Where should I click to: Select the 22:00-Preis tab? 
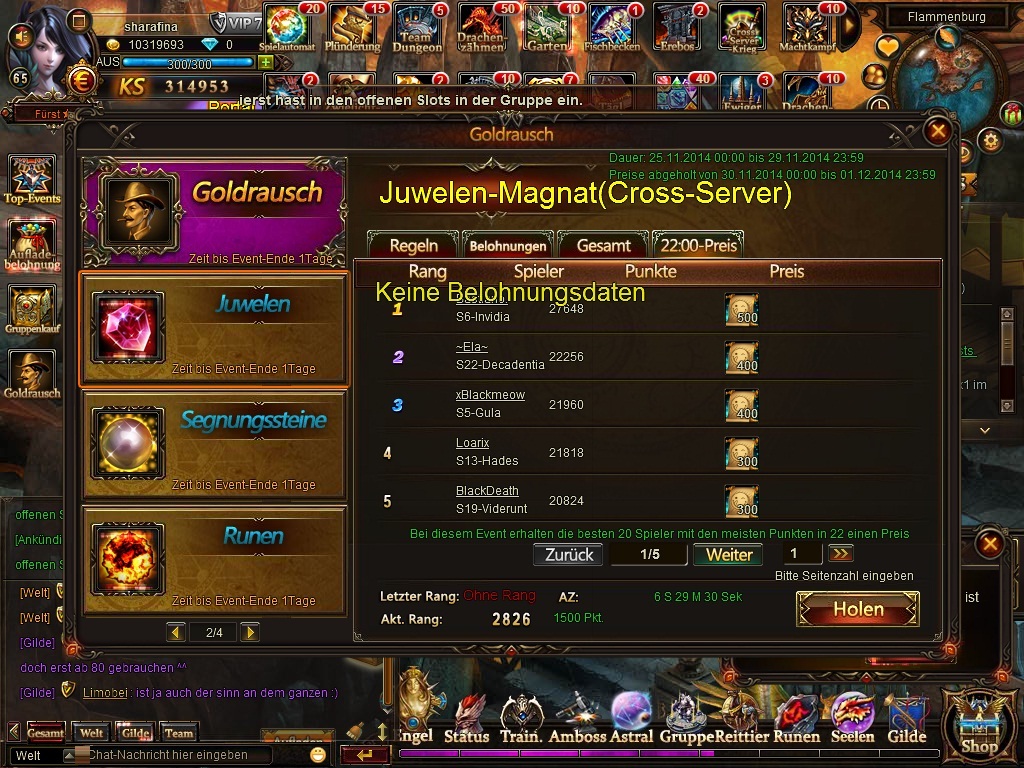click(699, 245)
